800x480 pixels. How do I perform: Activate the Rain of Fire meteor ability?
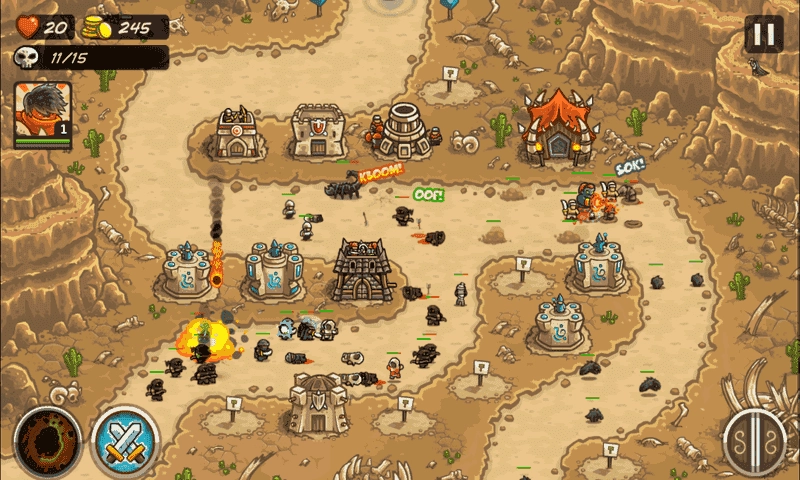point(47,440)
